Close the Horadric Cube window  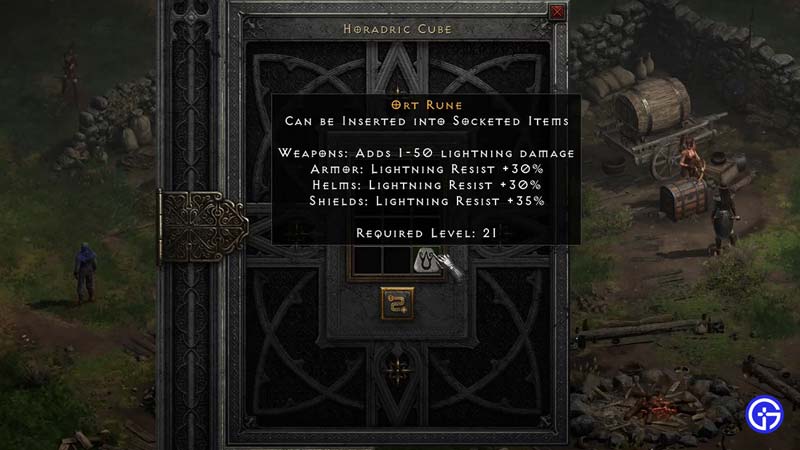557,12
